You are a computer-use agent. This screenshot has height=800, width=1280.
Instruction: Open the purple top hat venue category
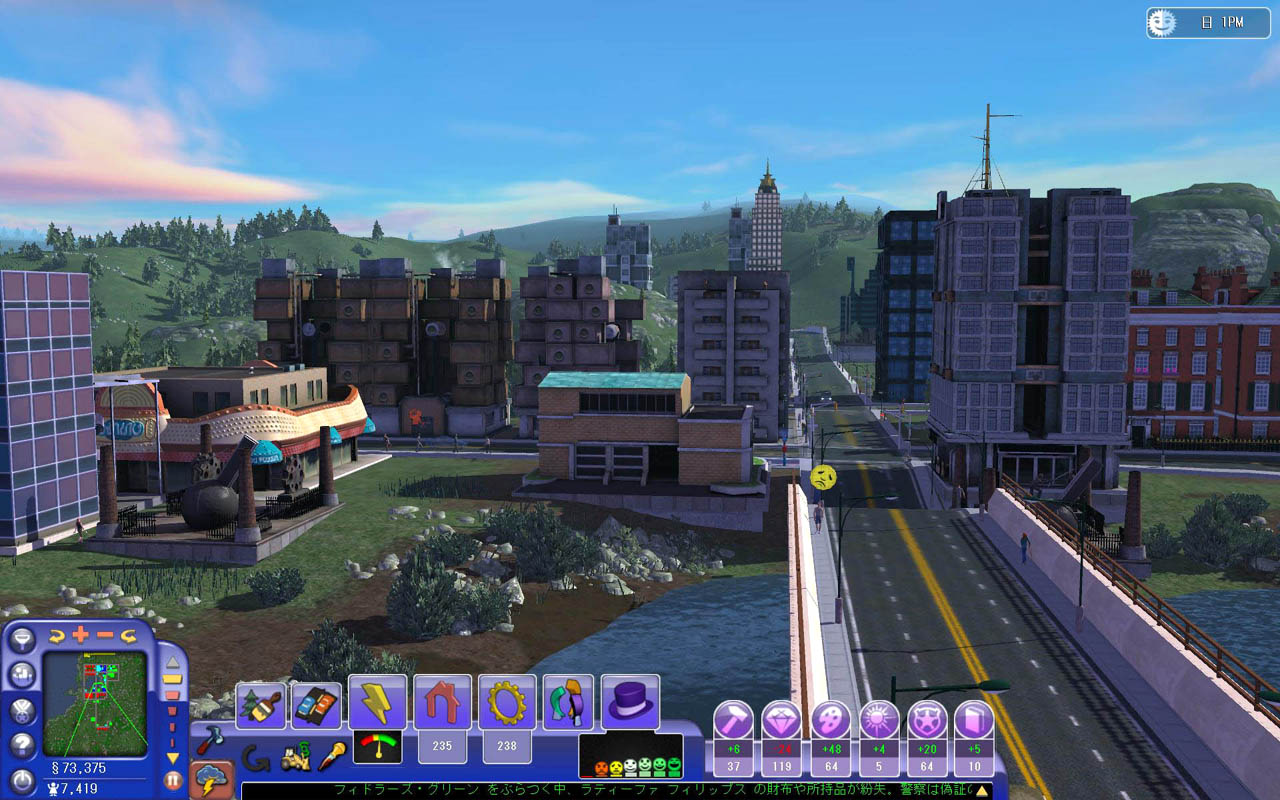click(x=630, y=702)
